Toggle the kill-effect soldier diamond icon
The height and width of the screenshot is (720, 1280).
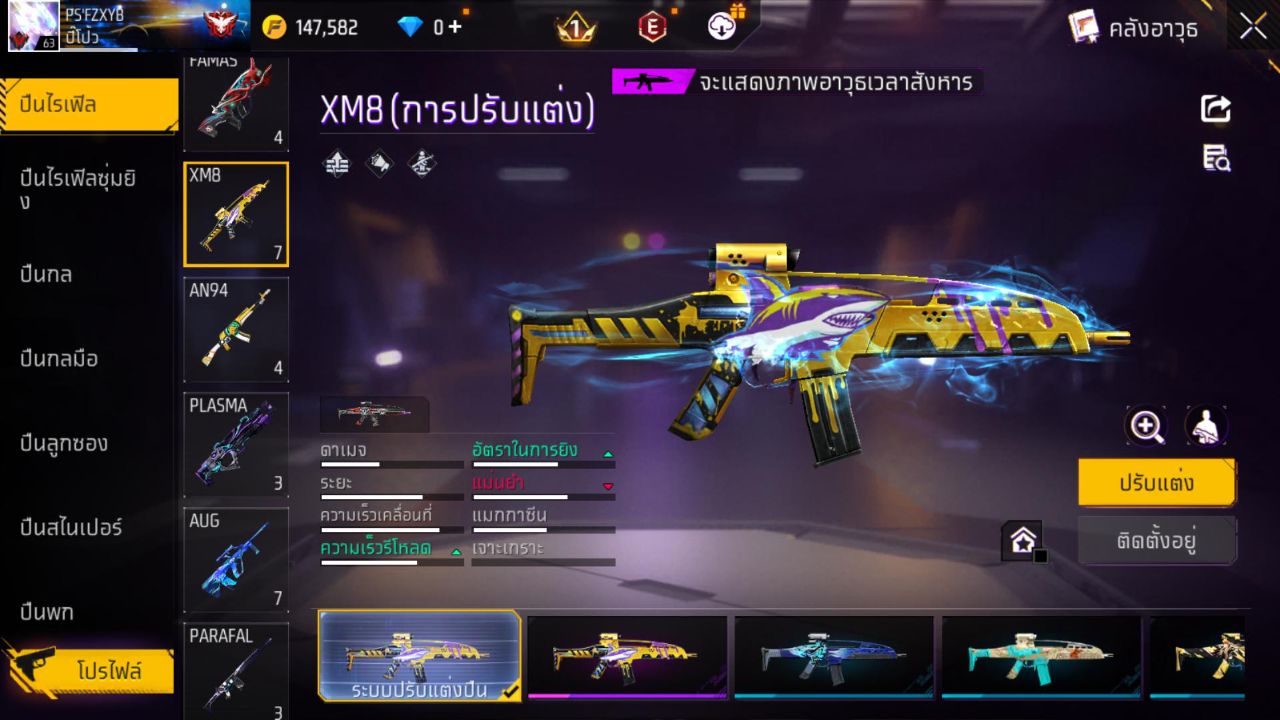click(419, 163)
